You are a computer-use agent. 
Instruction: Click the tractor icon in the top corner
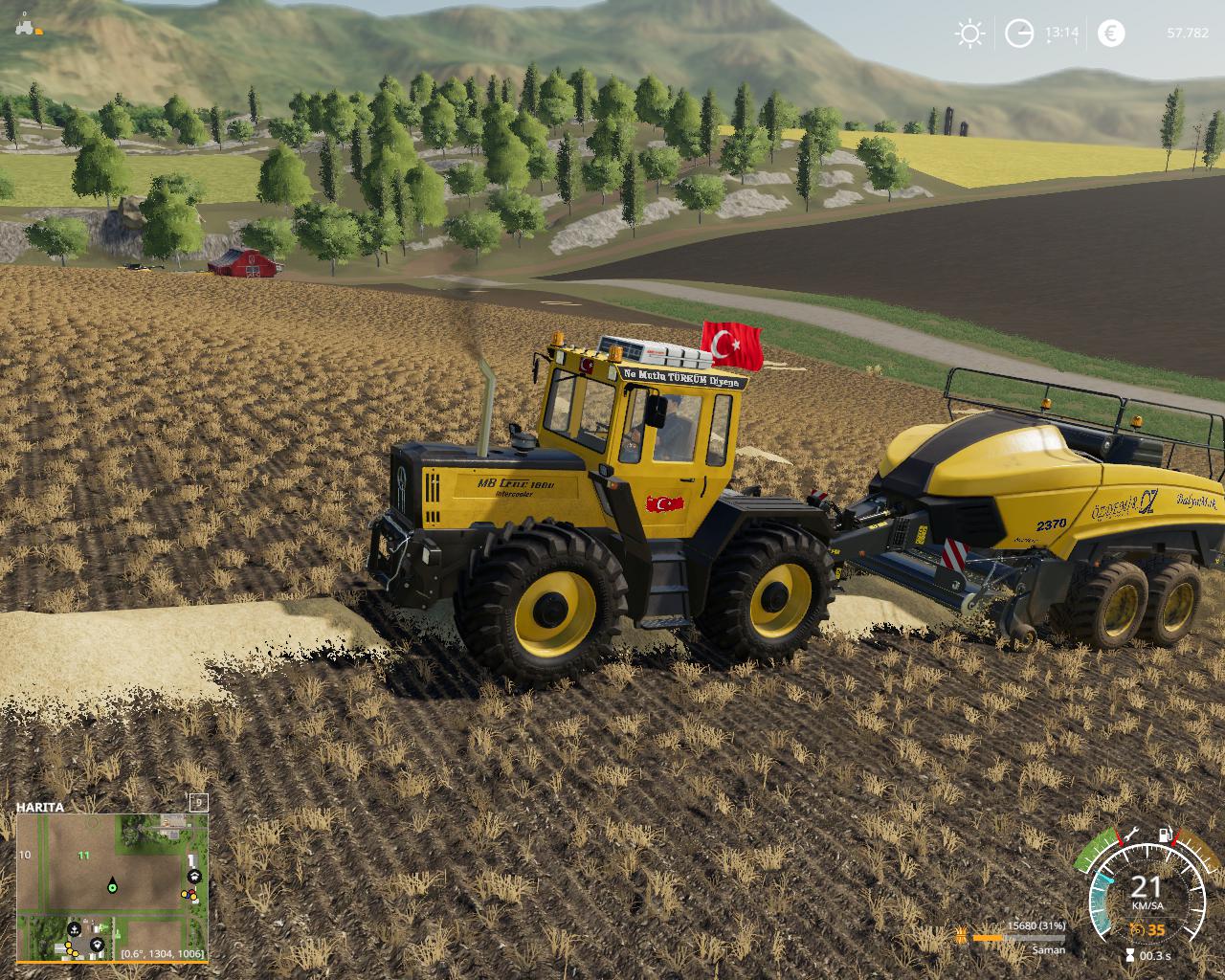pos(27,26)
